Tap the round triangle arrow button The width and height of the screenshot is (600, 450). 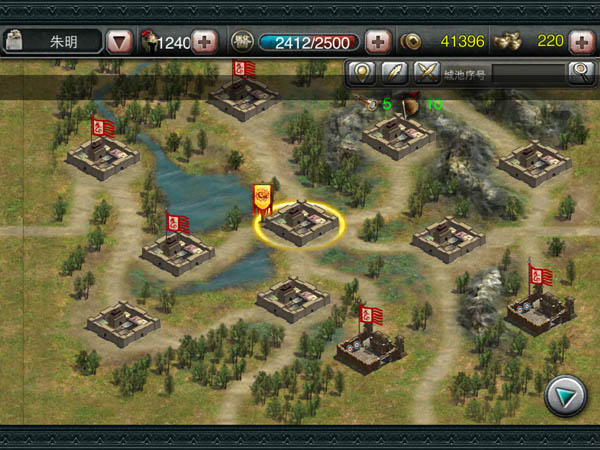click(564, 397)
